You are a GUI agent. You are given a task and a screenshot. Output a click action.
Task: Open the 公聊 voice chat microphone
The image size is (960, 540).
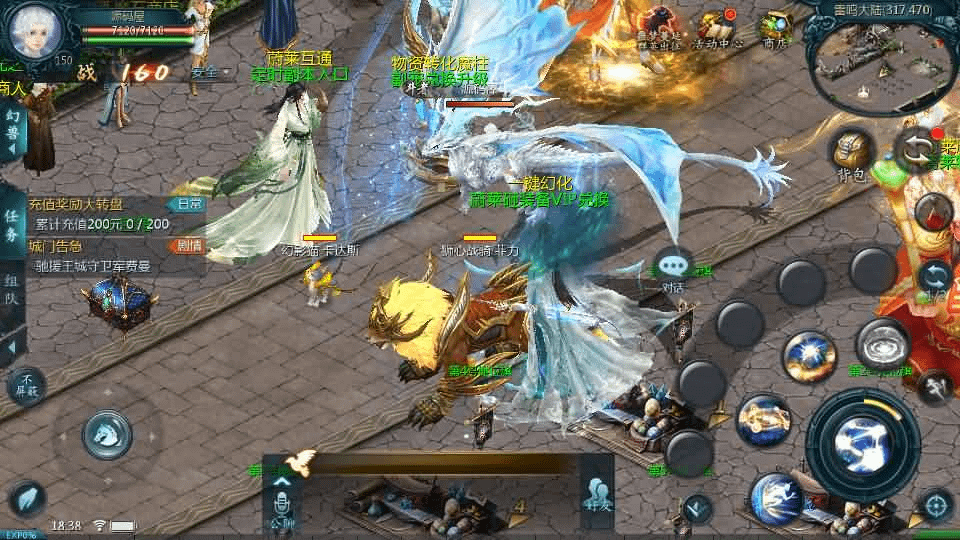click(281, 500)
